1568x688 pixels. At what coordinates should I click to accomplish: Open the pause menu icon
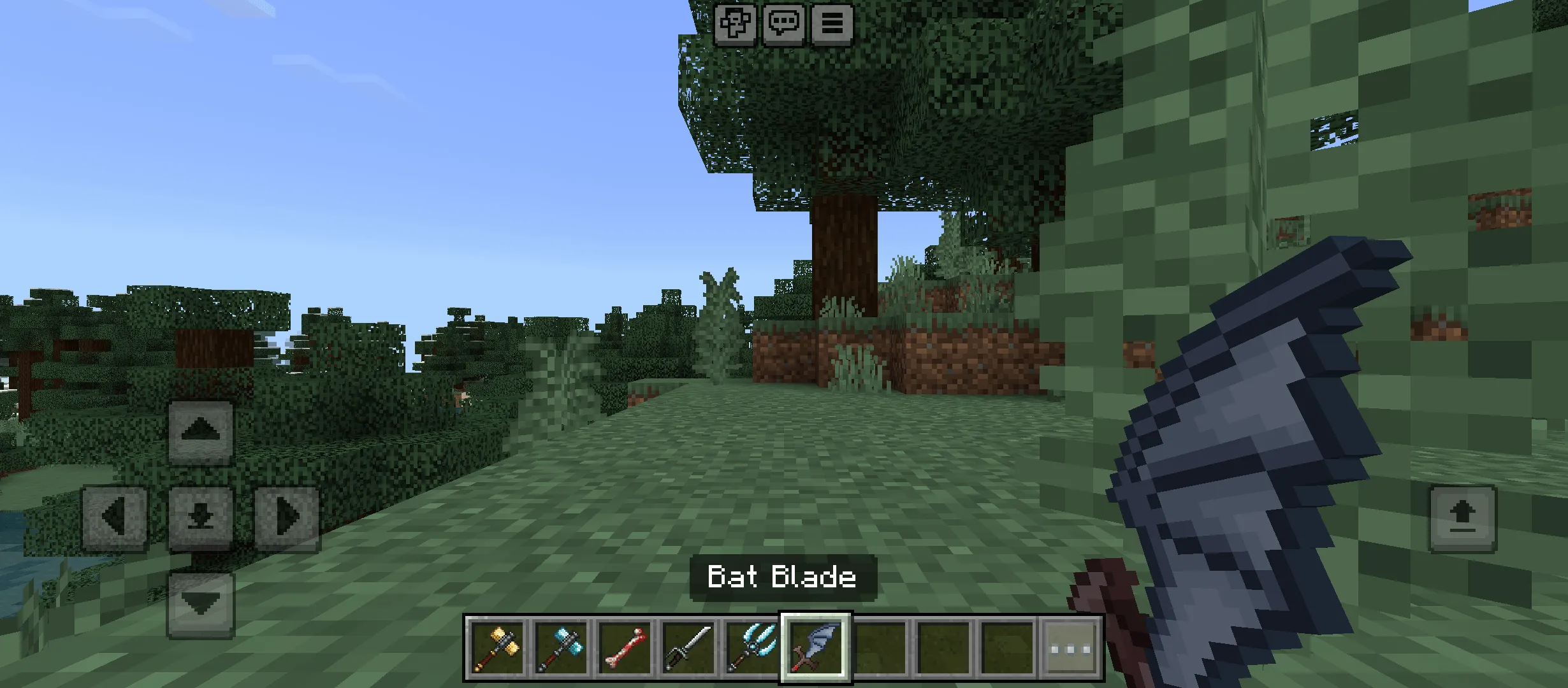(x=832, y=25)
